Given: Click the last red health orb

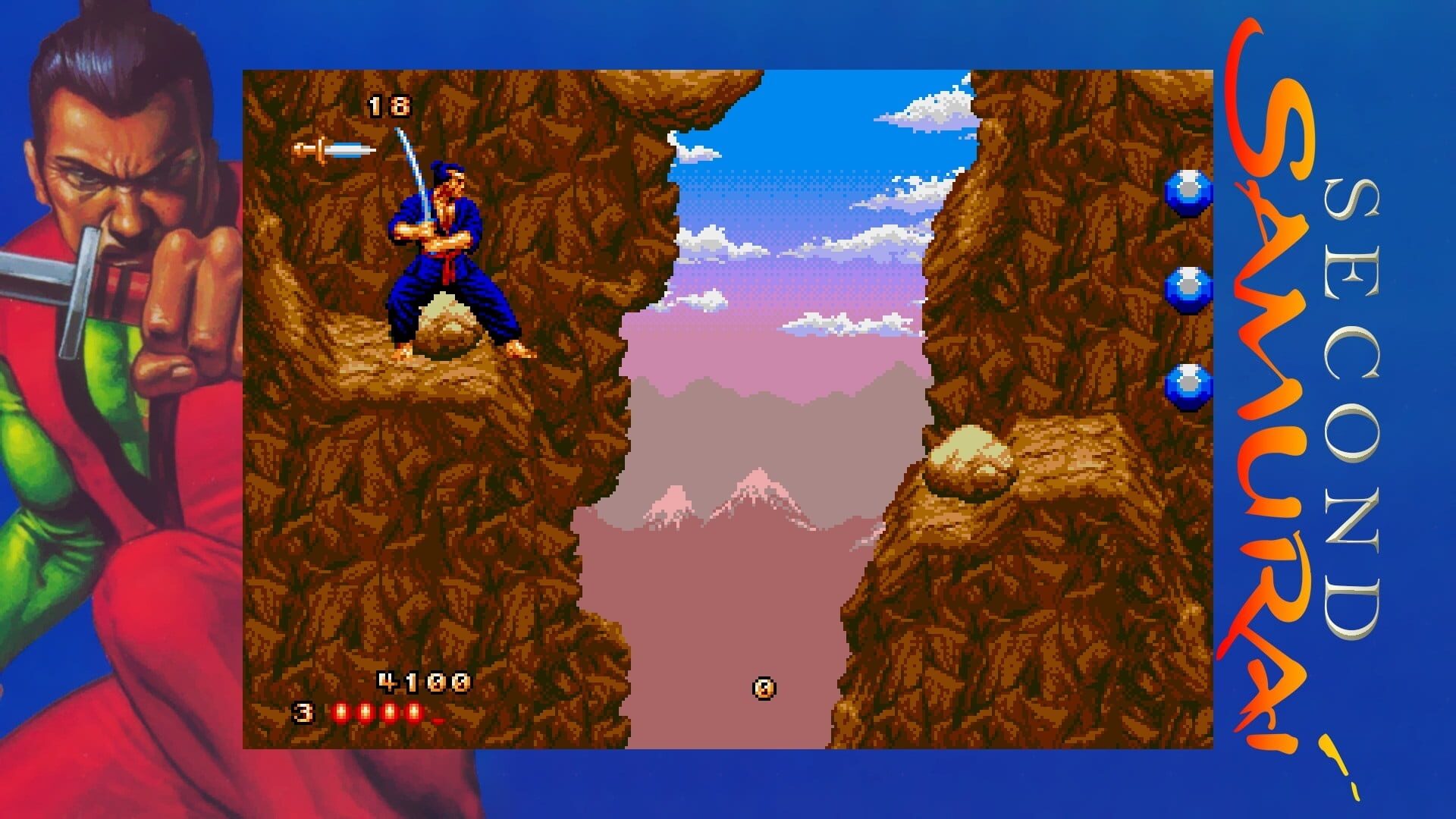Looking at the screenshot, I should coord(414,711).
